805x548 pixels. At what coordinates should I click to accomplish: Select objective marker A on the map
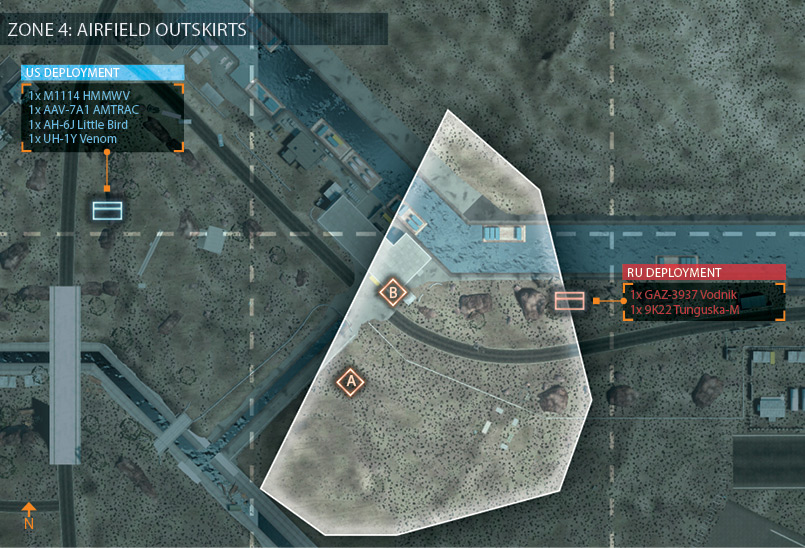coord(349,381)
